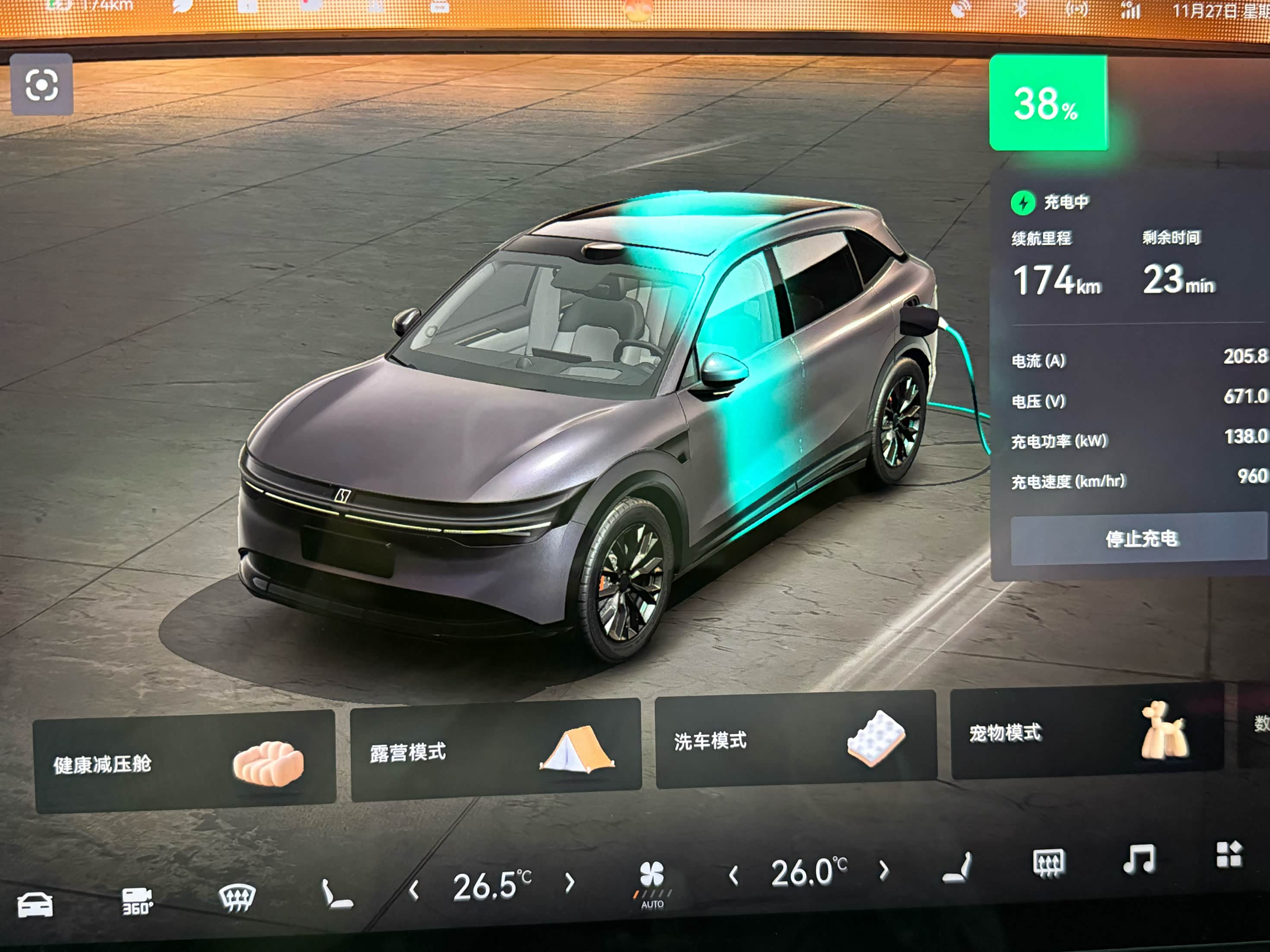Toggle the front windshield defrost

tap(237, 896)
